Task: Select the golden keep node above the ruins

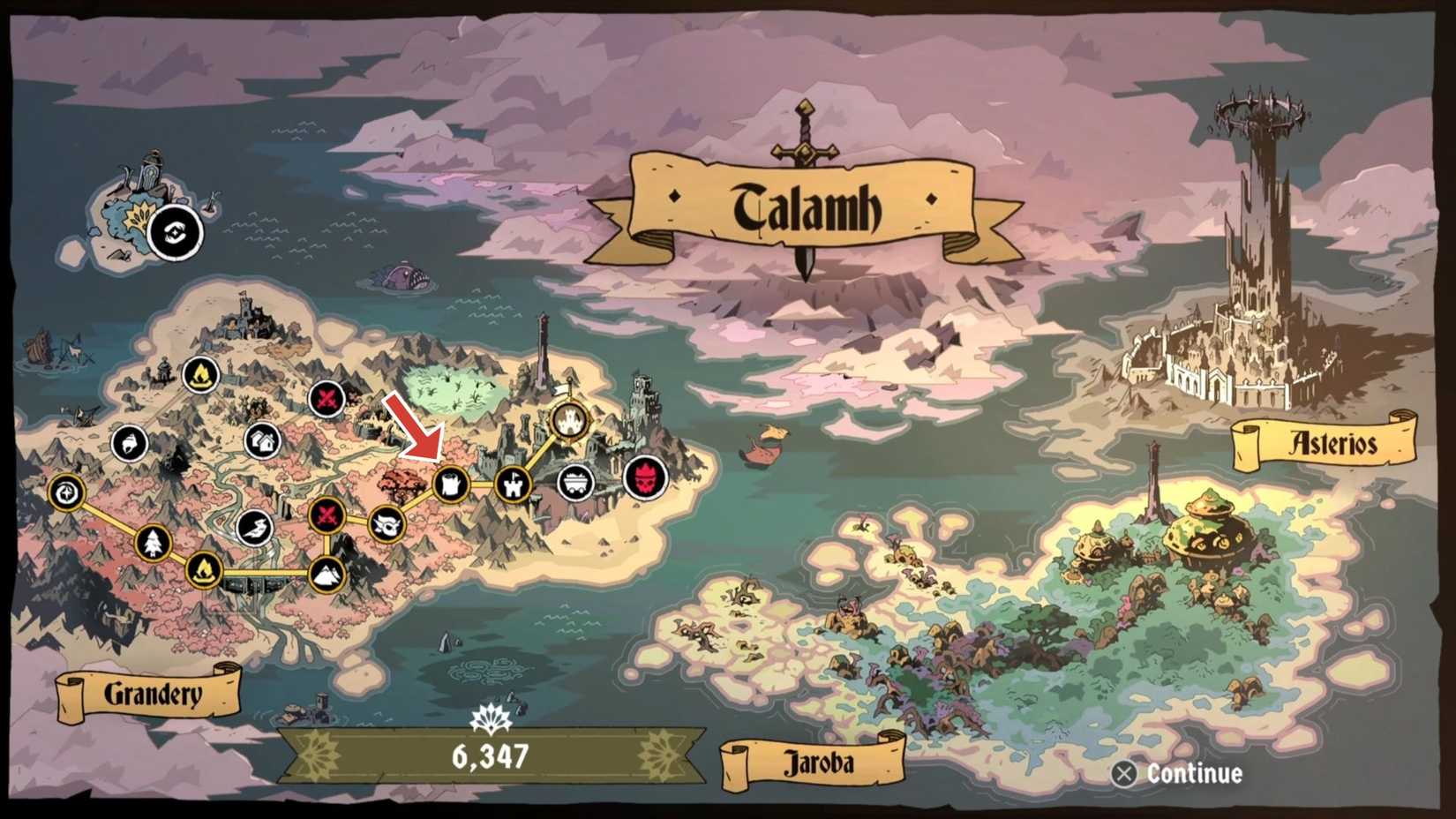Action: pyautogui.click(x=569, y=421)
